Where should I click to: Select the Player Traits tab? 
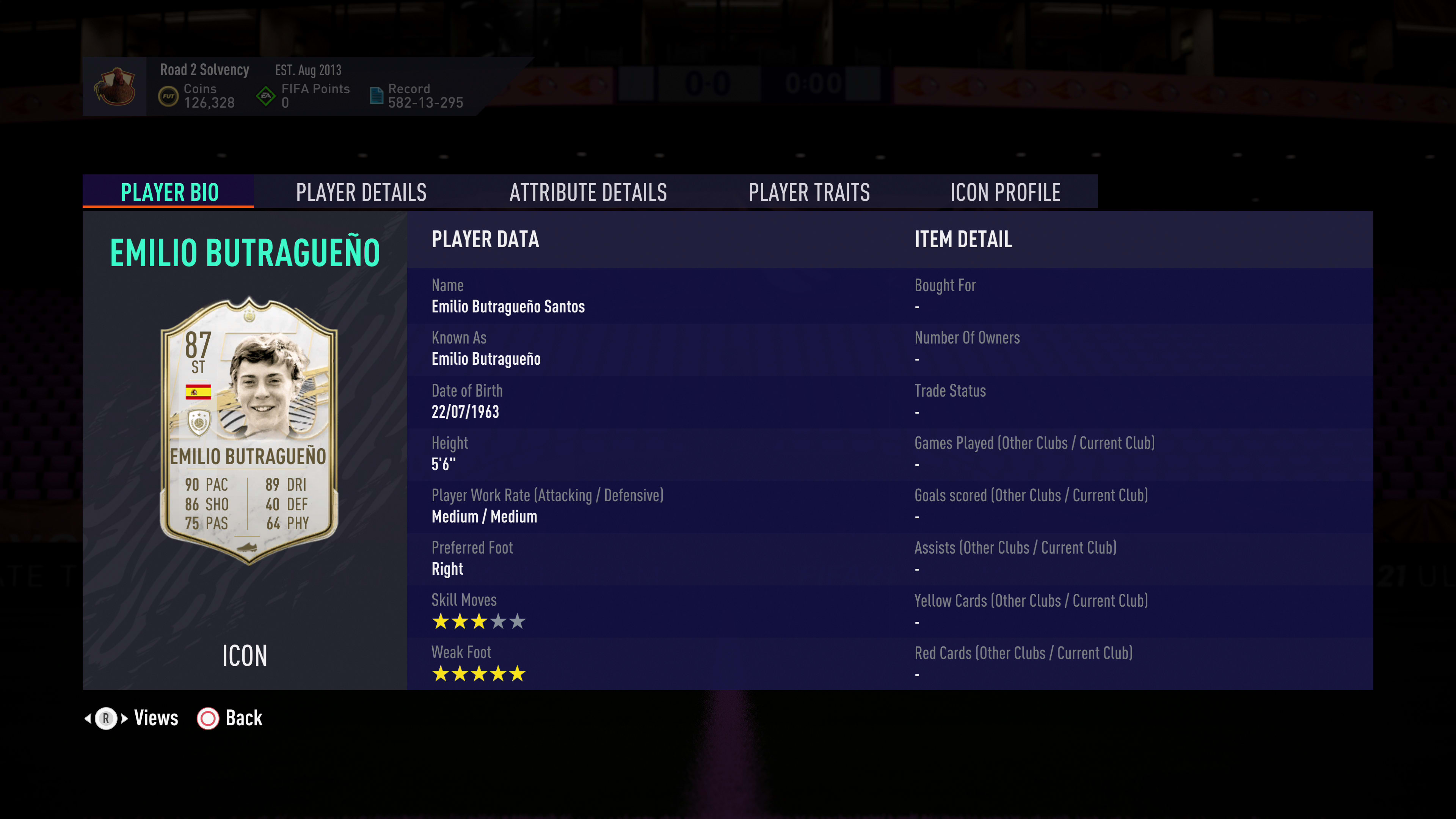coord(809,192)
